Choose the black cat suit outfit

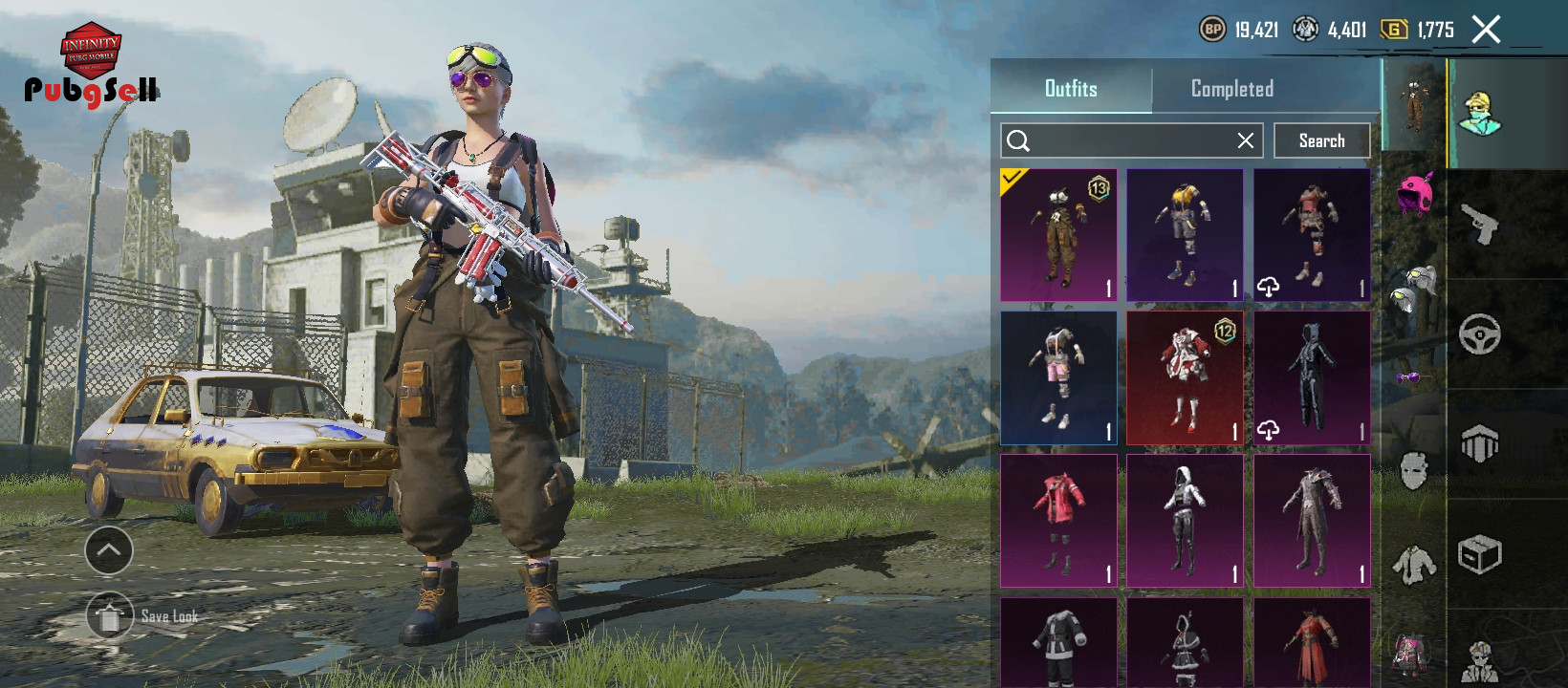[1311, 377]
